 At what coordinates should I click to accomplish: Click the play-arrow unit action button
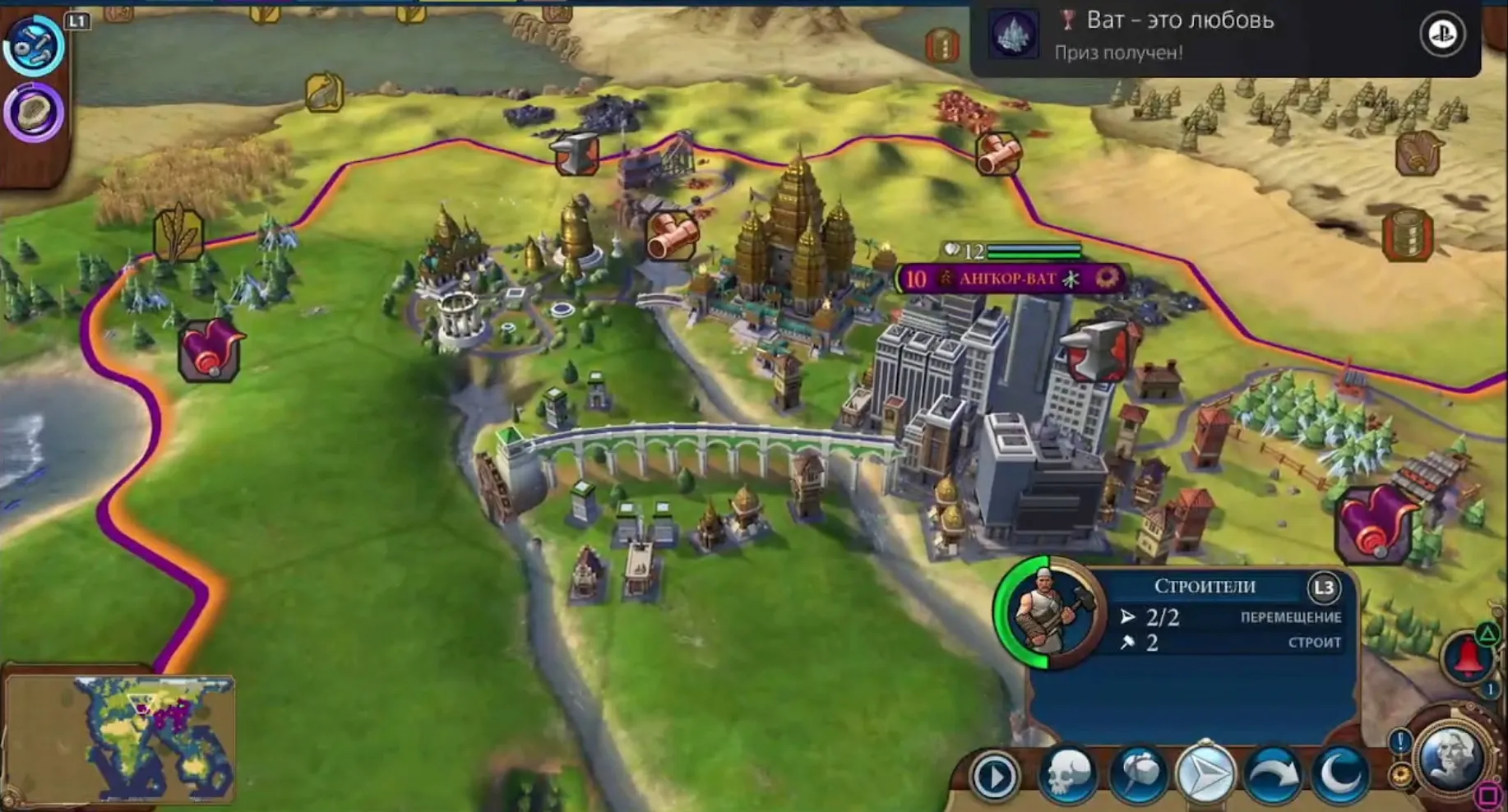coord(996,776)
